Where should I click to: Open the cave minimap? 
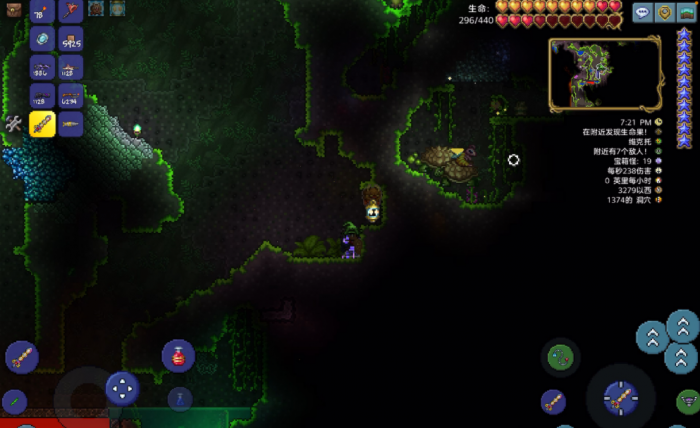tap(604, 73)
